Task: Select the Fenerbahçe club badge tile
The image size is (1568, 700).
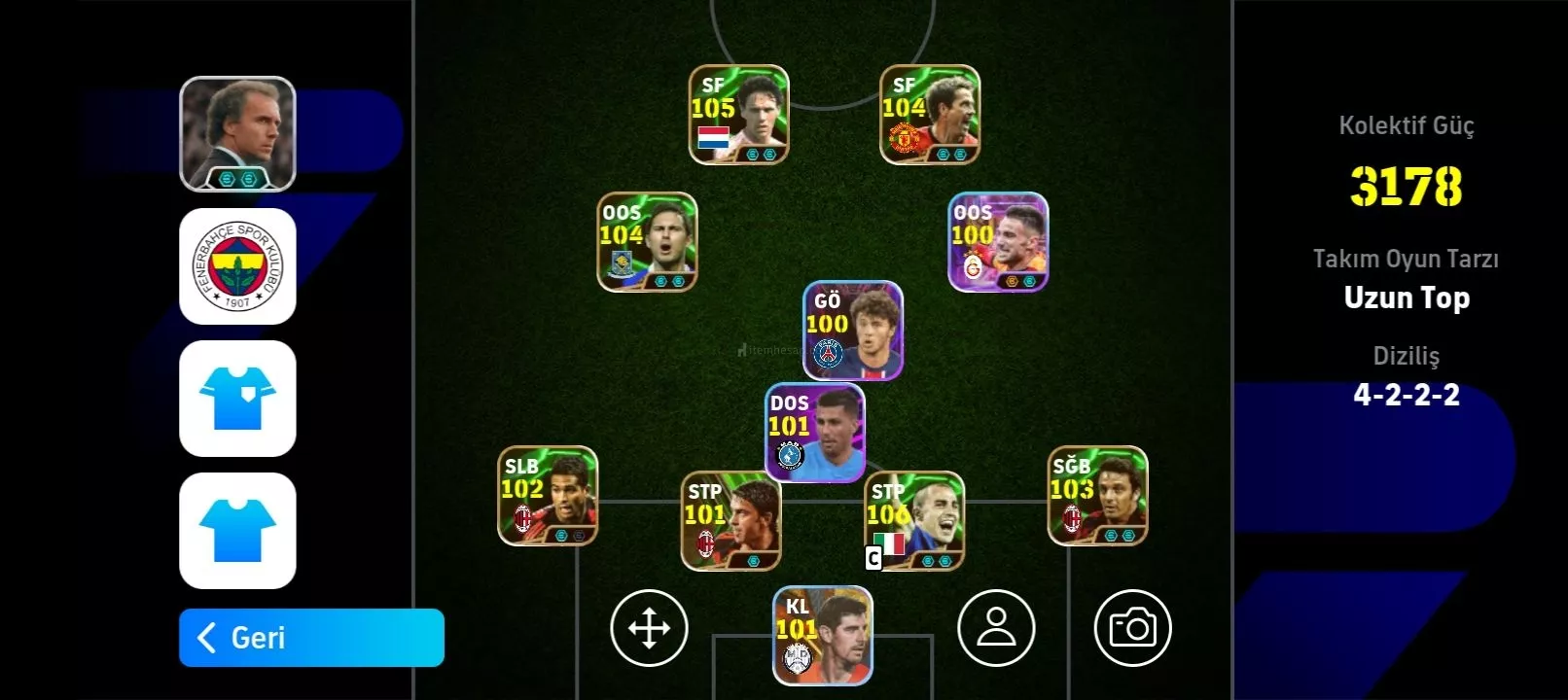Action: (x=237, y=266)
